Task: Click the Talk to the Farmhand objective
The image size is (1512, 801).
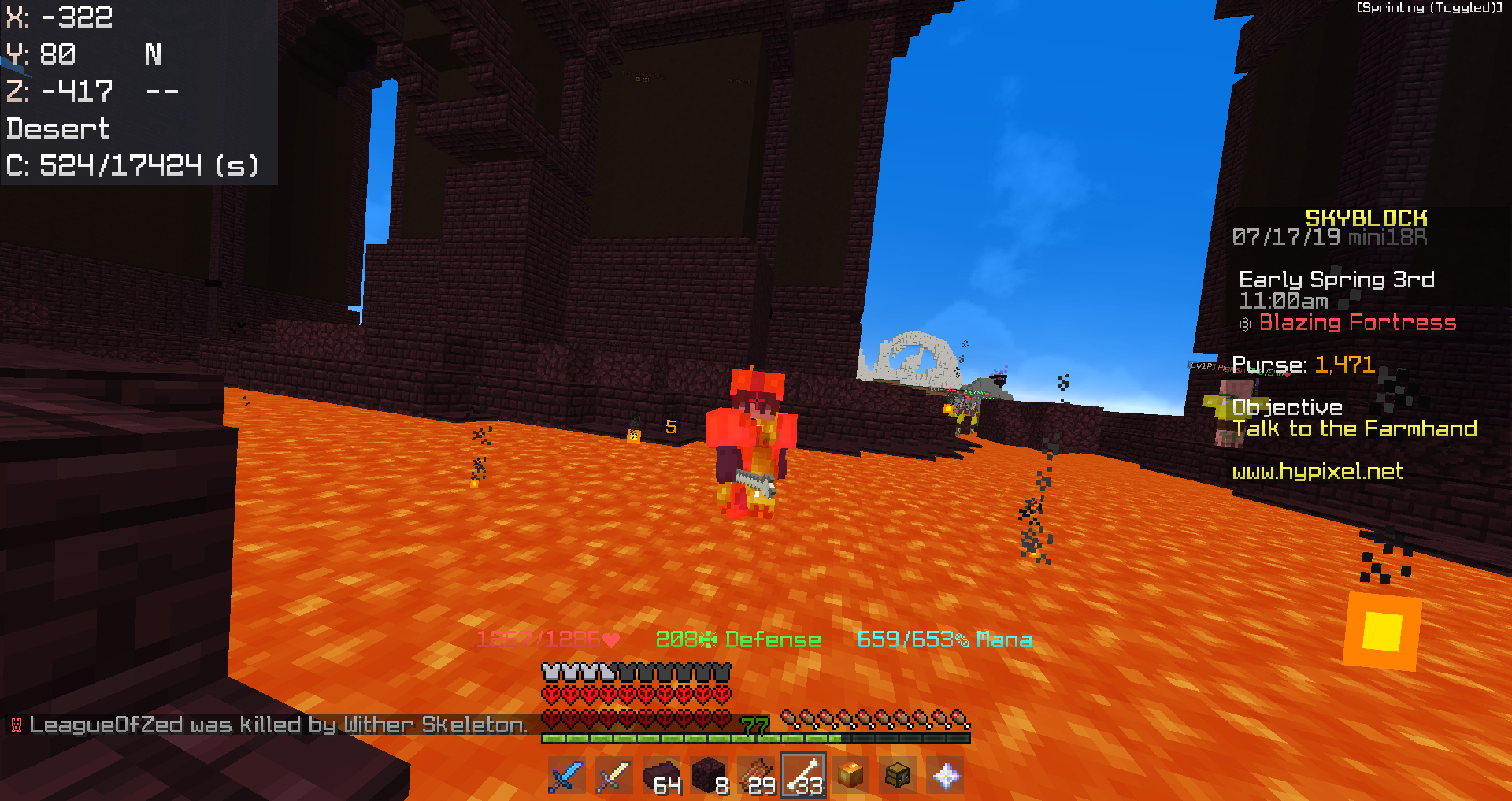Action: (x=1356, y=429)
